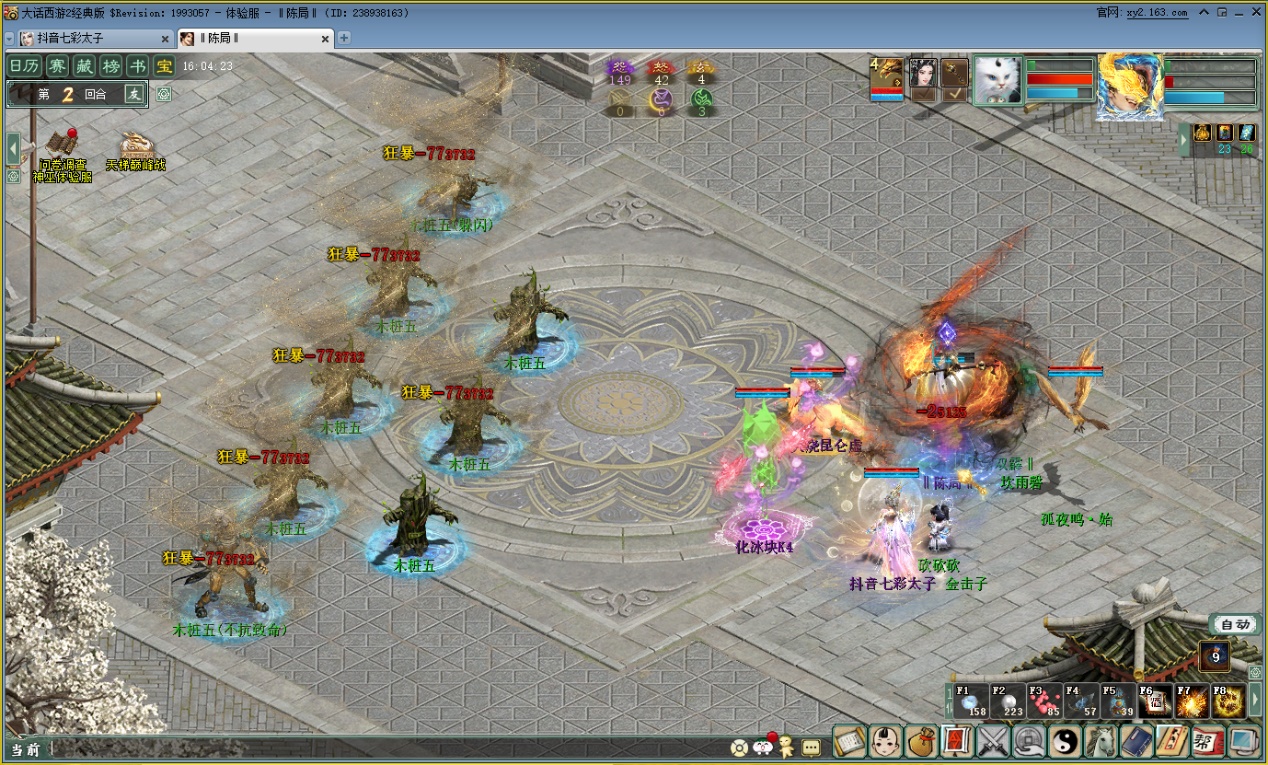Image resolution: width=1268 pixels, height=765 pixels.
Task: Toggle the 友 button in the round panel
Action: coord(134,94)
